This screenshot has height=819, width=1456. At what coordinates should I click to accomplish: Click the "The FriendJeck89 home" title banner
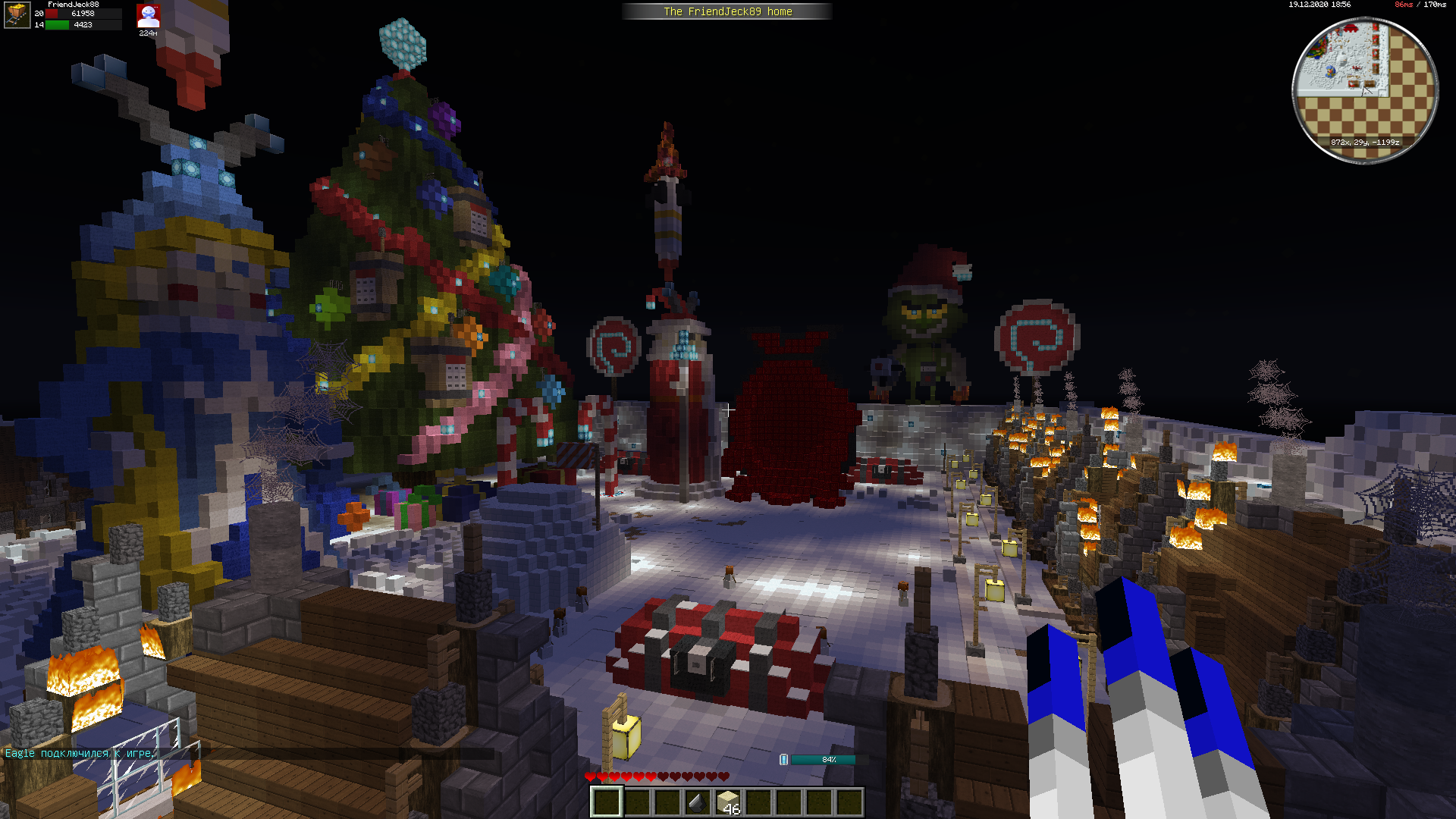pos(727,11)
